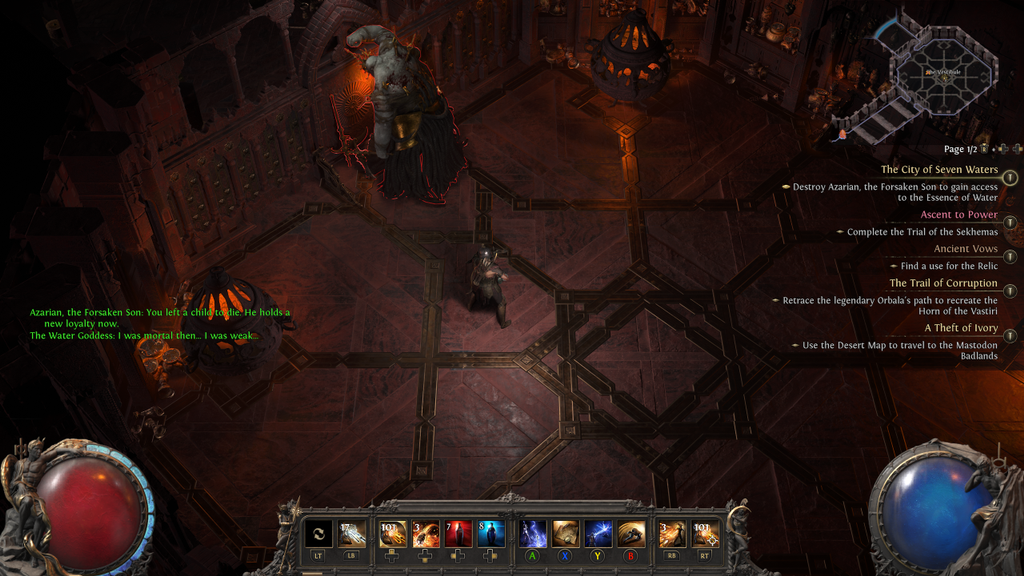Select the Ancient Vows quest entry
Screen dimensions: 1024x576
coord(965,249)
